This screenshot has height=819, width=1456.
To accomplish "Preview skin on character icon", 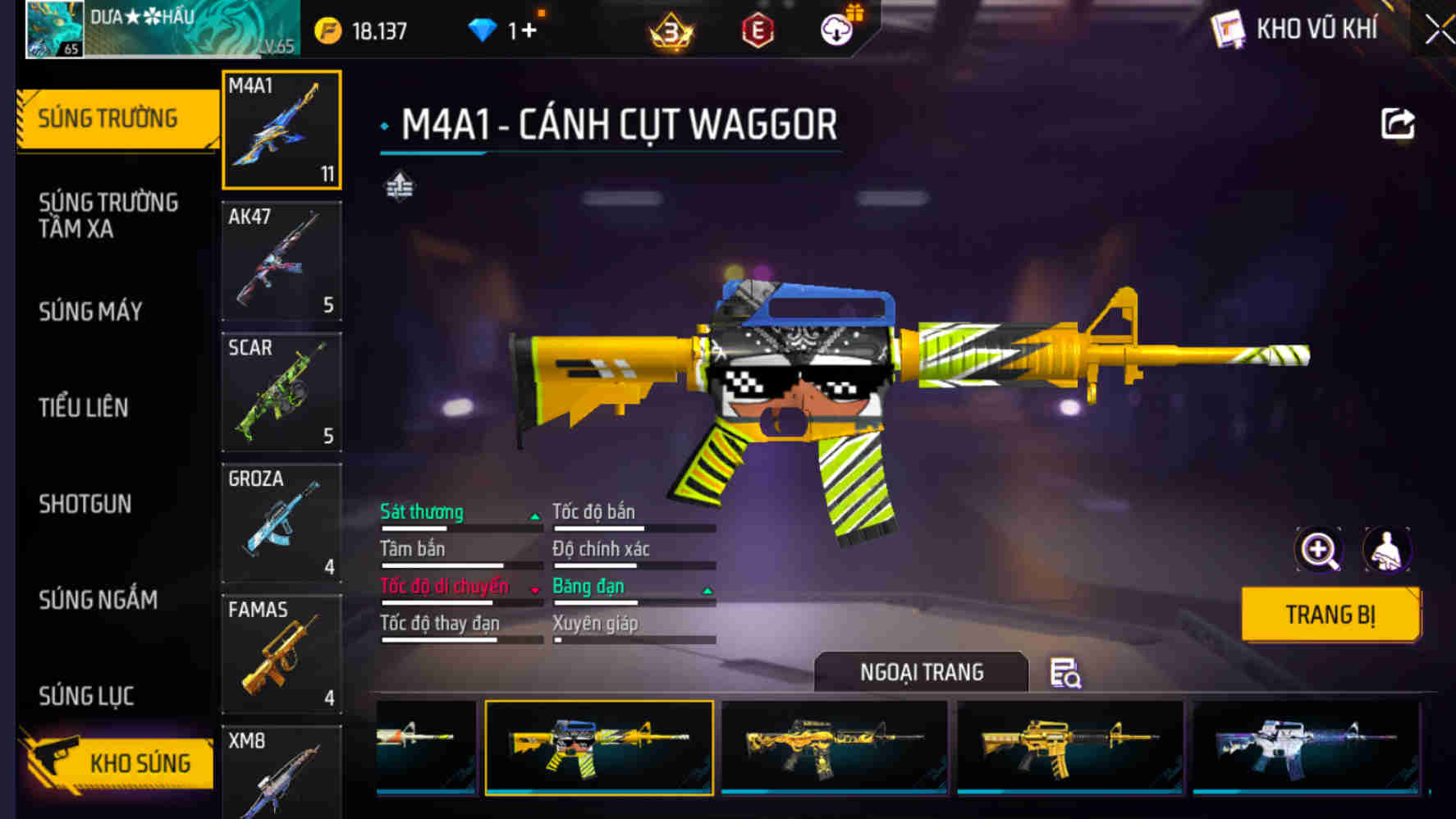I will click(x=1387, y=550).
